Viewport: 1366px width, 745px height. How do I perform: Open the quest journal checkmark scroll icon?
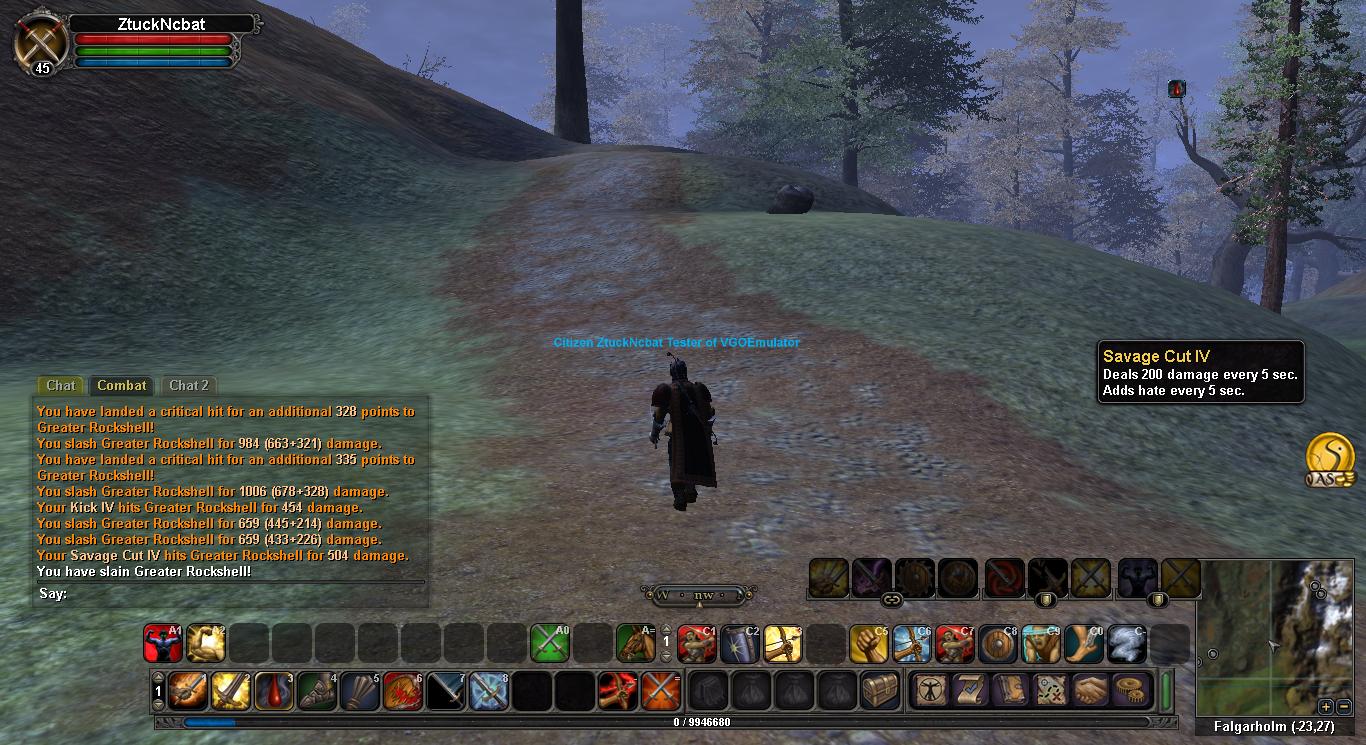coord(968,691)
